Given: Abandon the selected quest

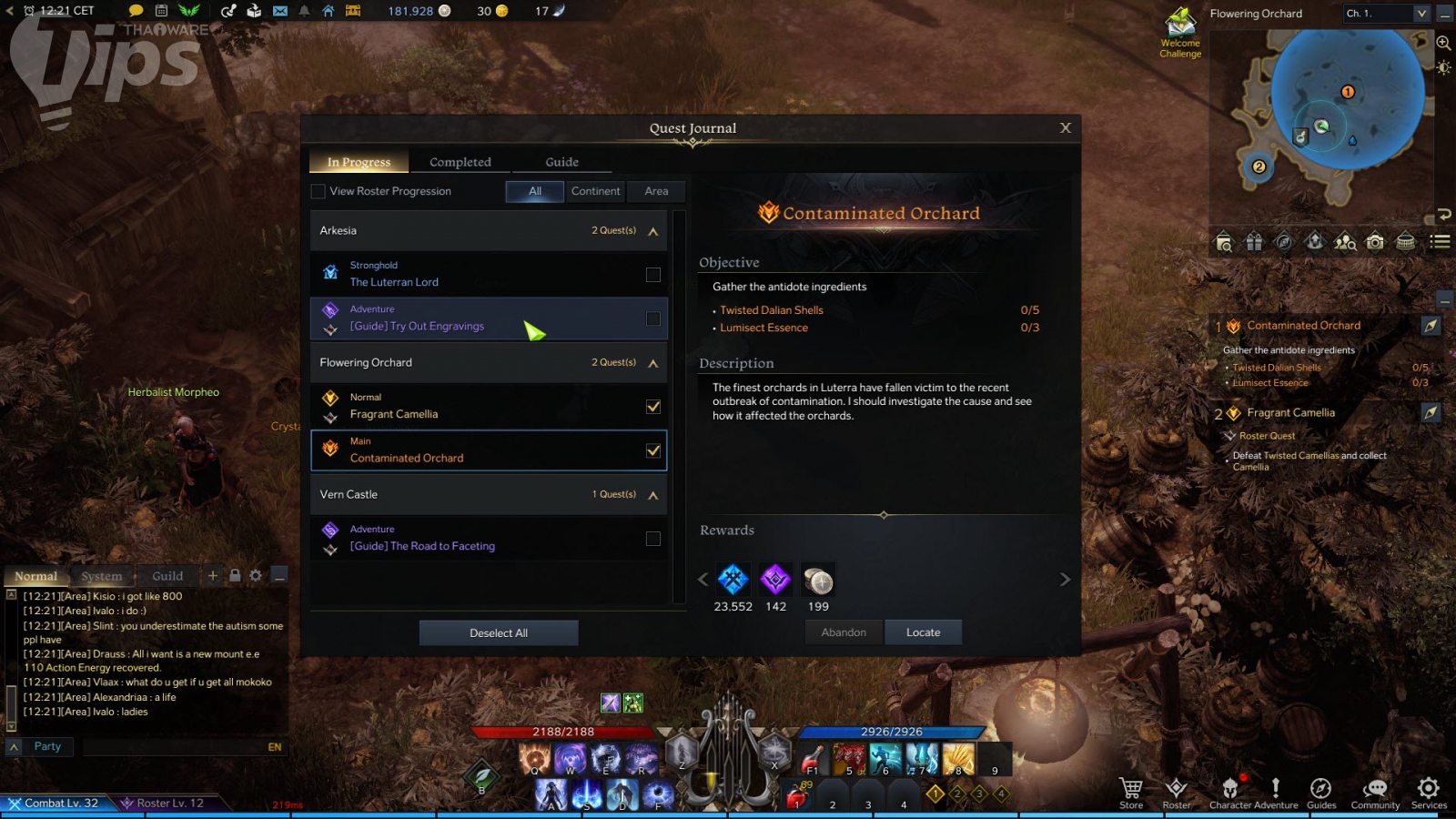Looking at the screenshot, I should pos(844,632).
